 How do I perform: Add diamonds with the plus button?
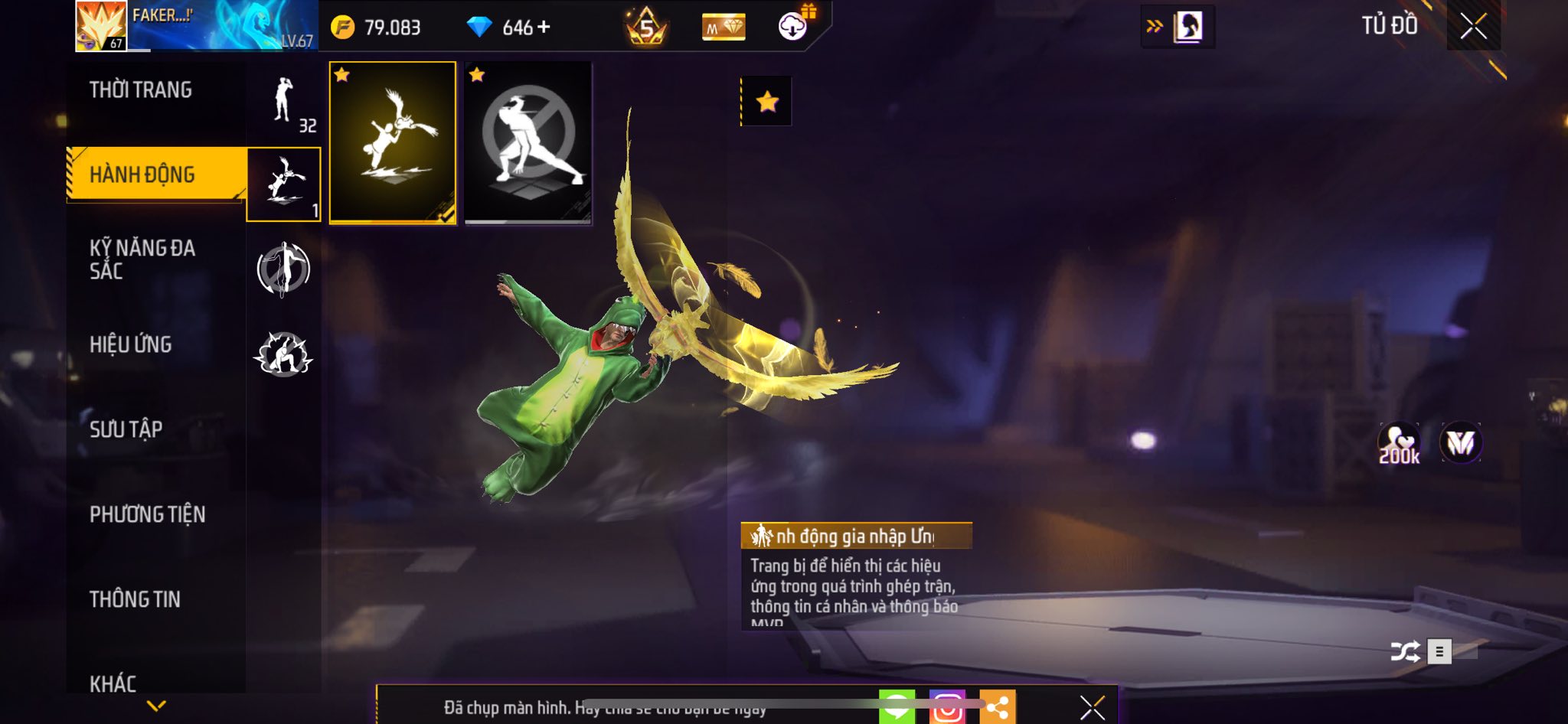(544, 28)
